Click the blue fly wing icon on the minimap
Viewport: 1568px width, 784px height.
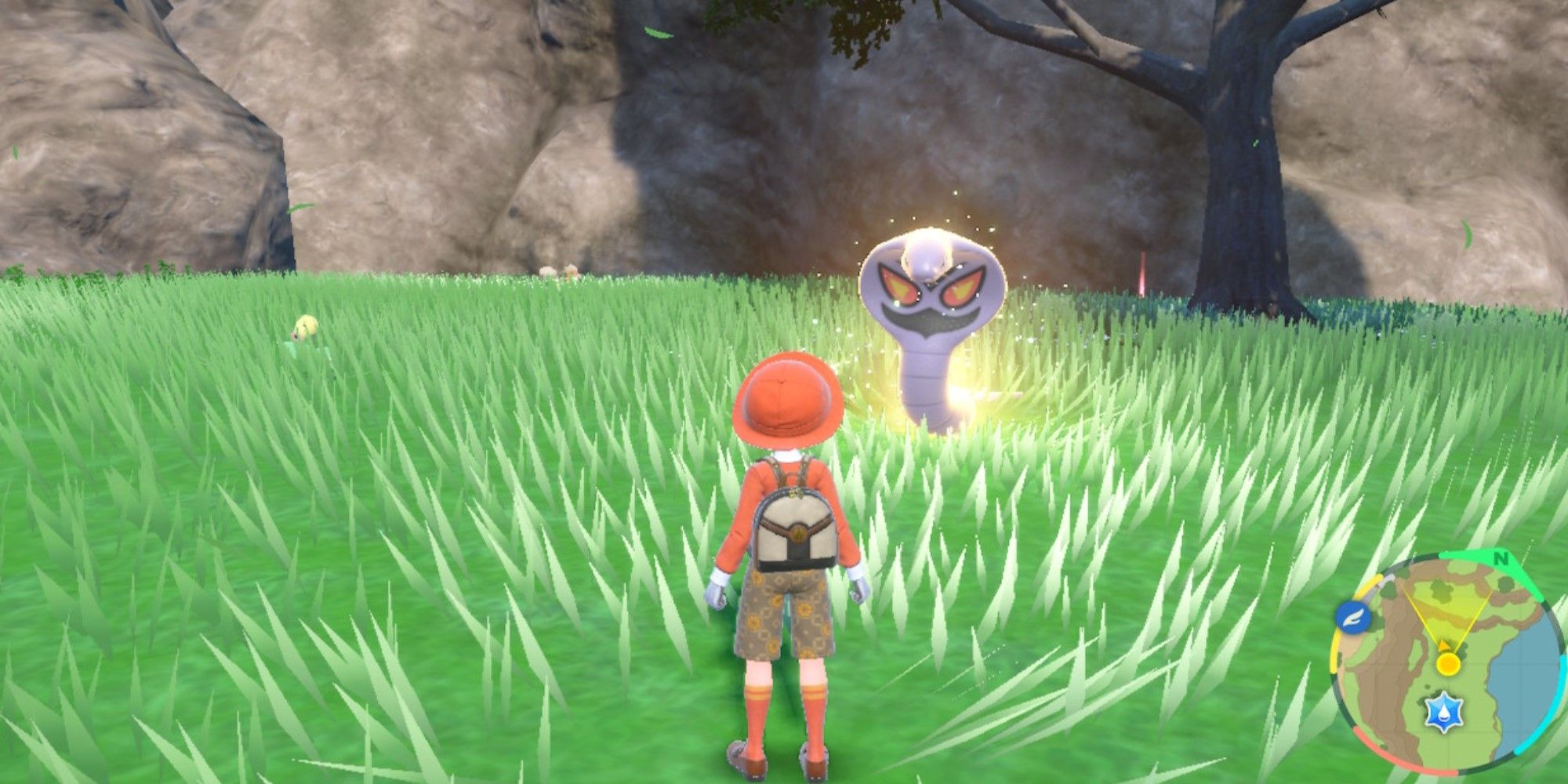pyautogui.click(x=1352, y=617)
